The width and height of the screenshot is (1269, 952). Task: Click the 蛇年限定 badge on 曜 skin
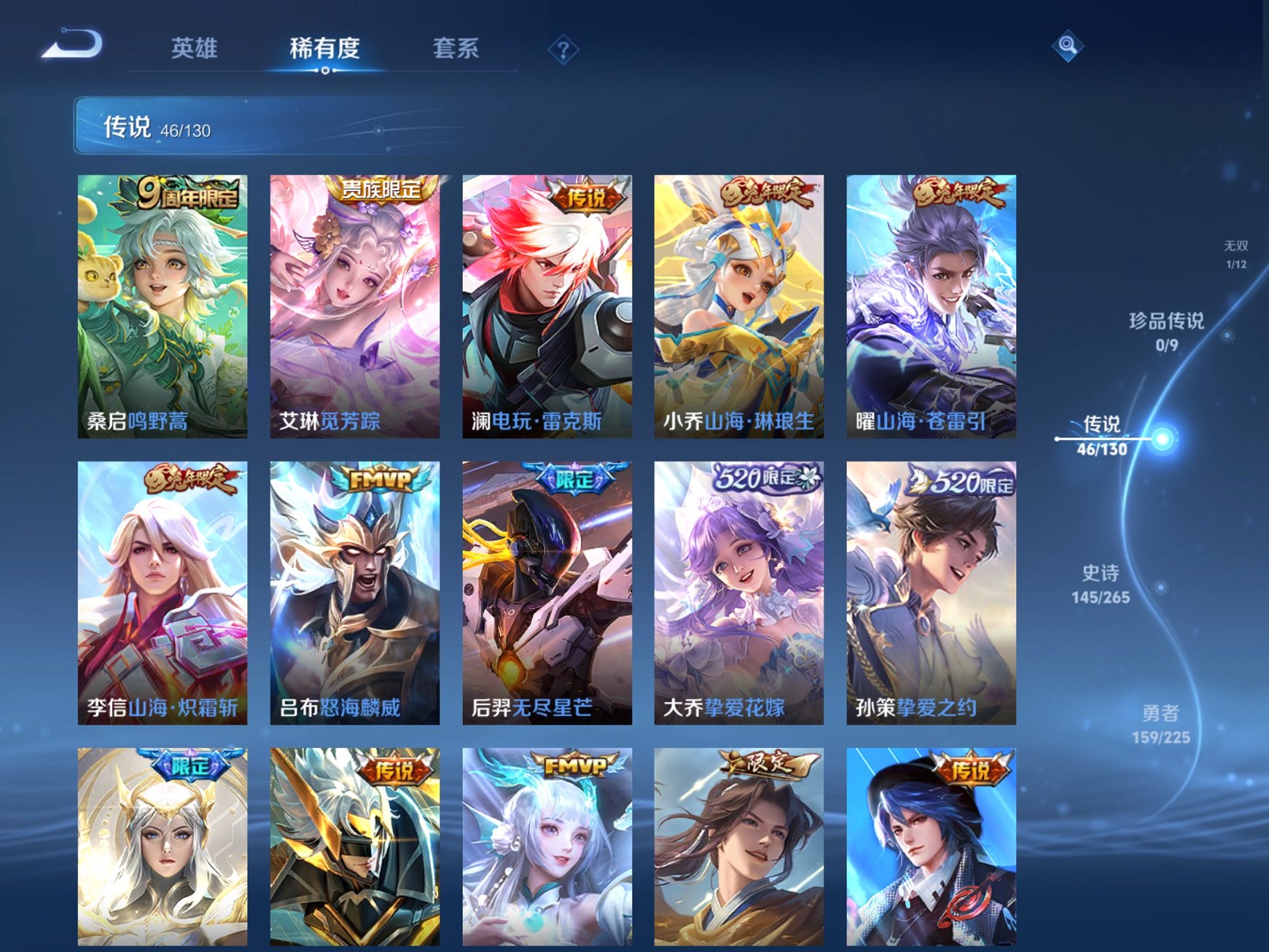click(x=957, y=195)
